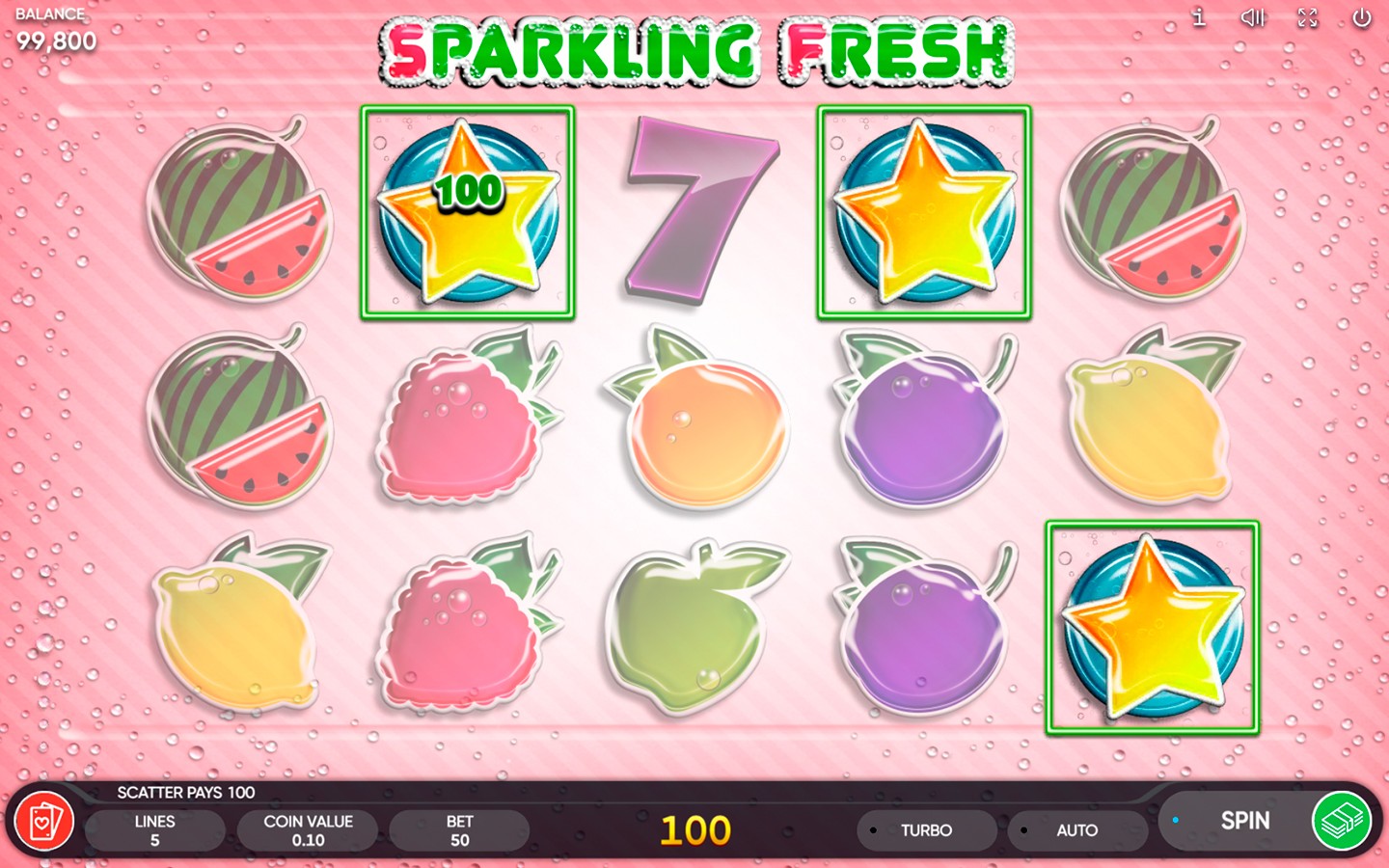This screenshot has width=1389, height=868.
Task: Adjust the COIN VALUE setting
Action: 308,830
